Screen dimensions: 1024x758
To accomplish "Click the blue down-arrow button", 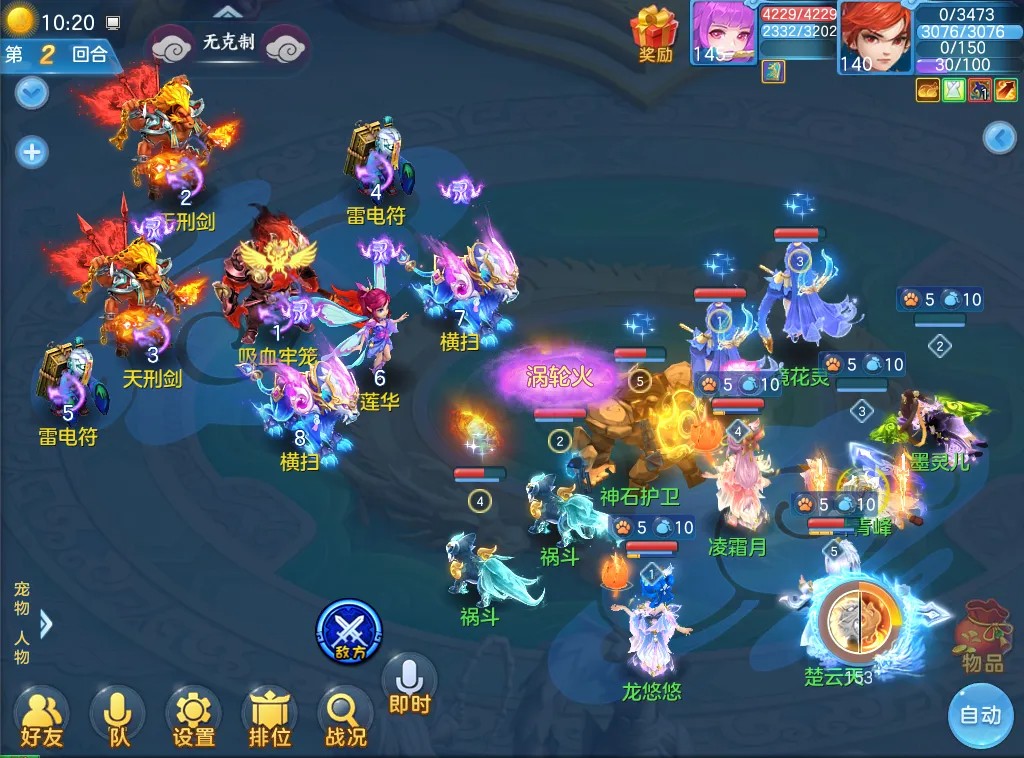I will point(32,94).
